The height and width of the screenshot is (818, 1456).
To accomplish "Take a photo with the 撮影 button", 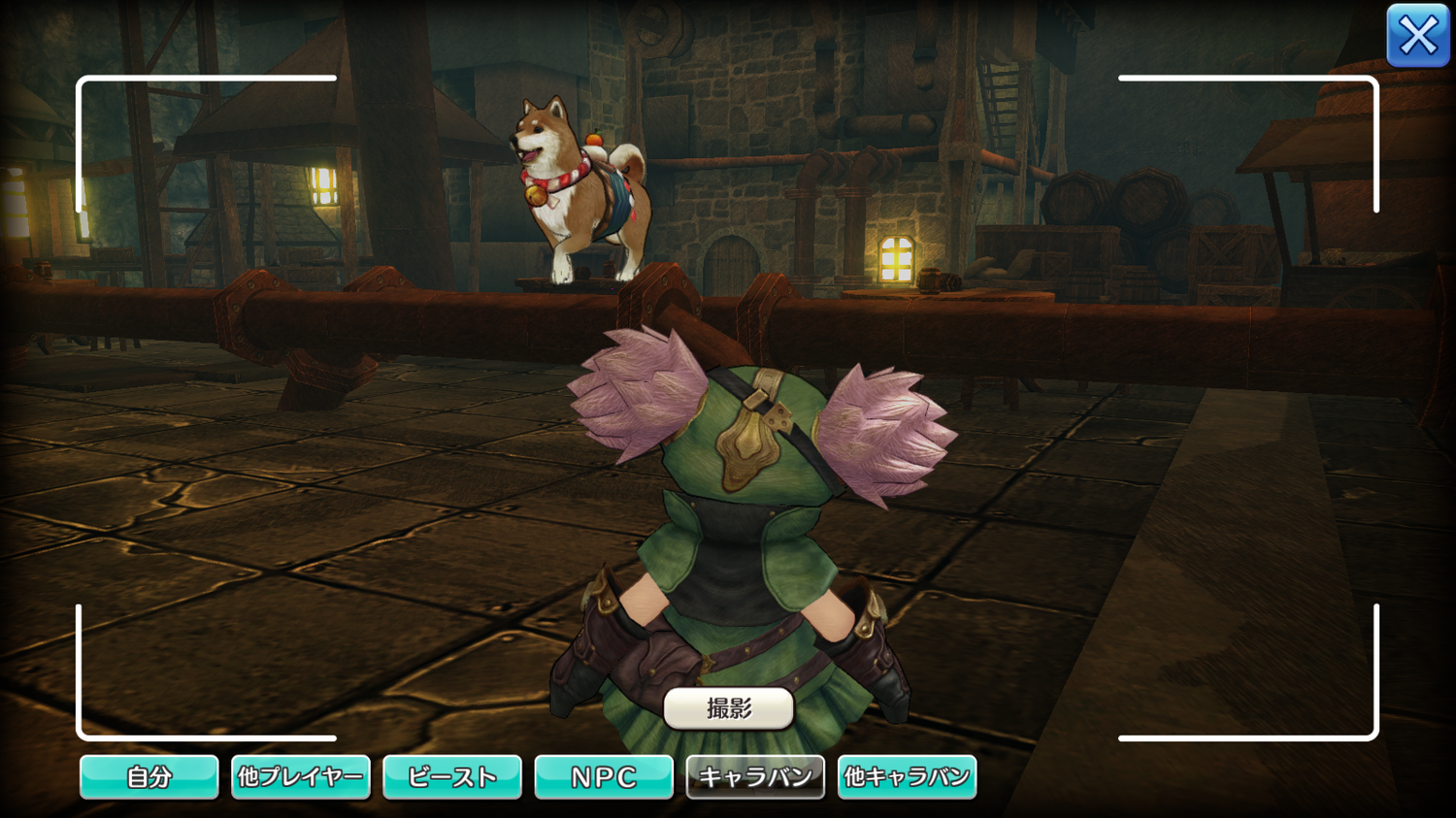I will (x=729, y=708).
